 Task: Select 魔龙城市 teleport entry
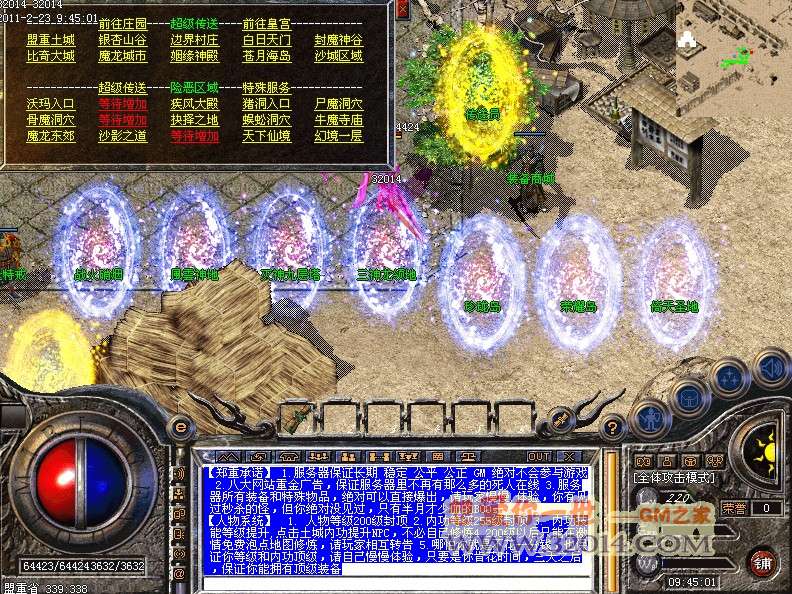(122, 57)
